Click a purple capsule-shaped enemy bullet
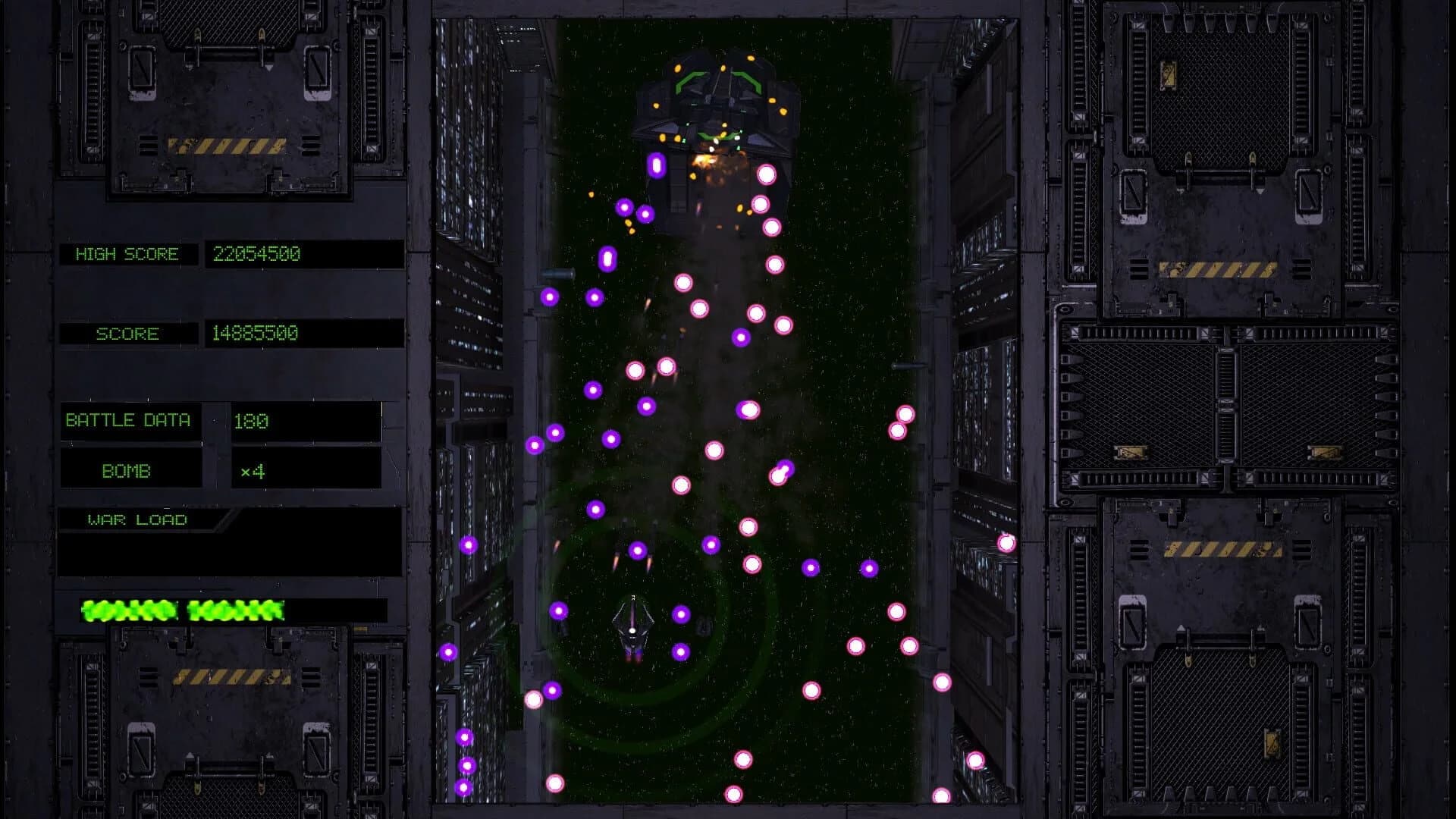1456x819 pixels. coord(655,164)
